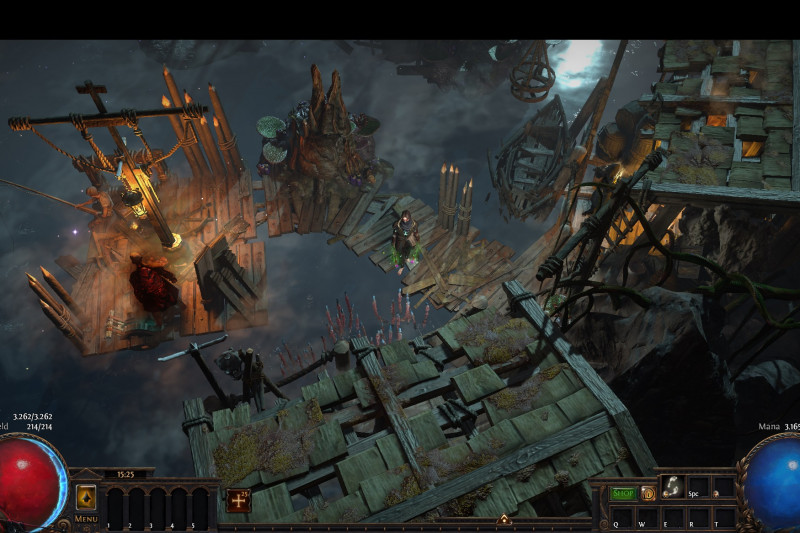Click the gold arrow on the experience bar

pyautogui.click(x=505, y=519)
